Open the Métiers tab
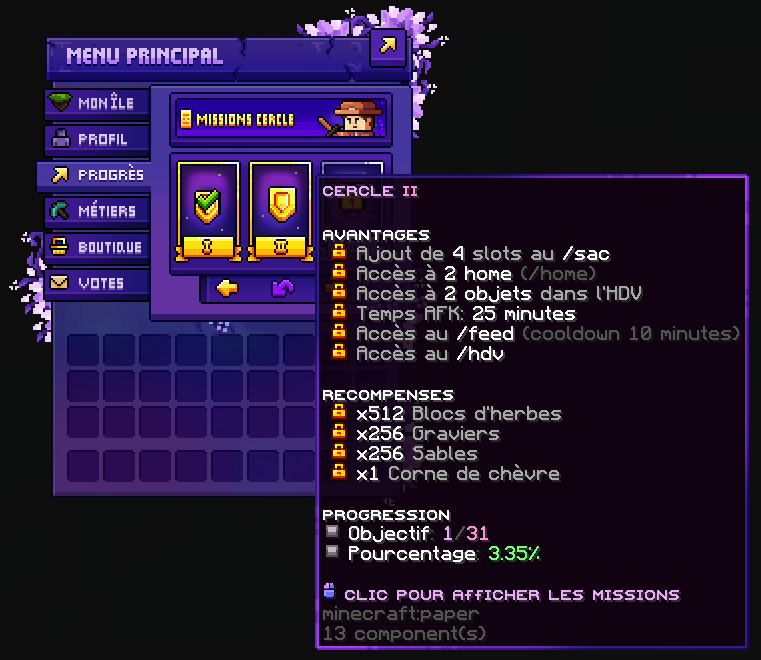The image size is (761, 660). 97,211
